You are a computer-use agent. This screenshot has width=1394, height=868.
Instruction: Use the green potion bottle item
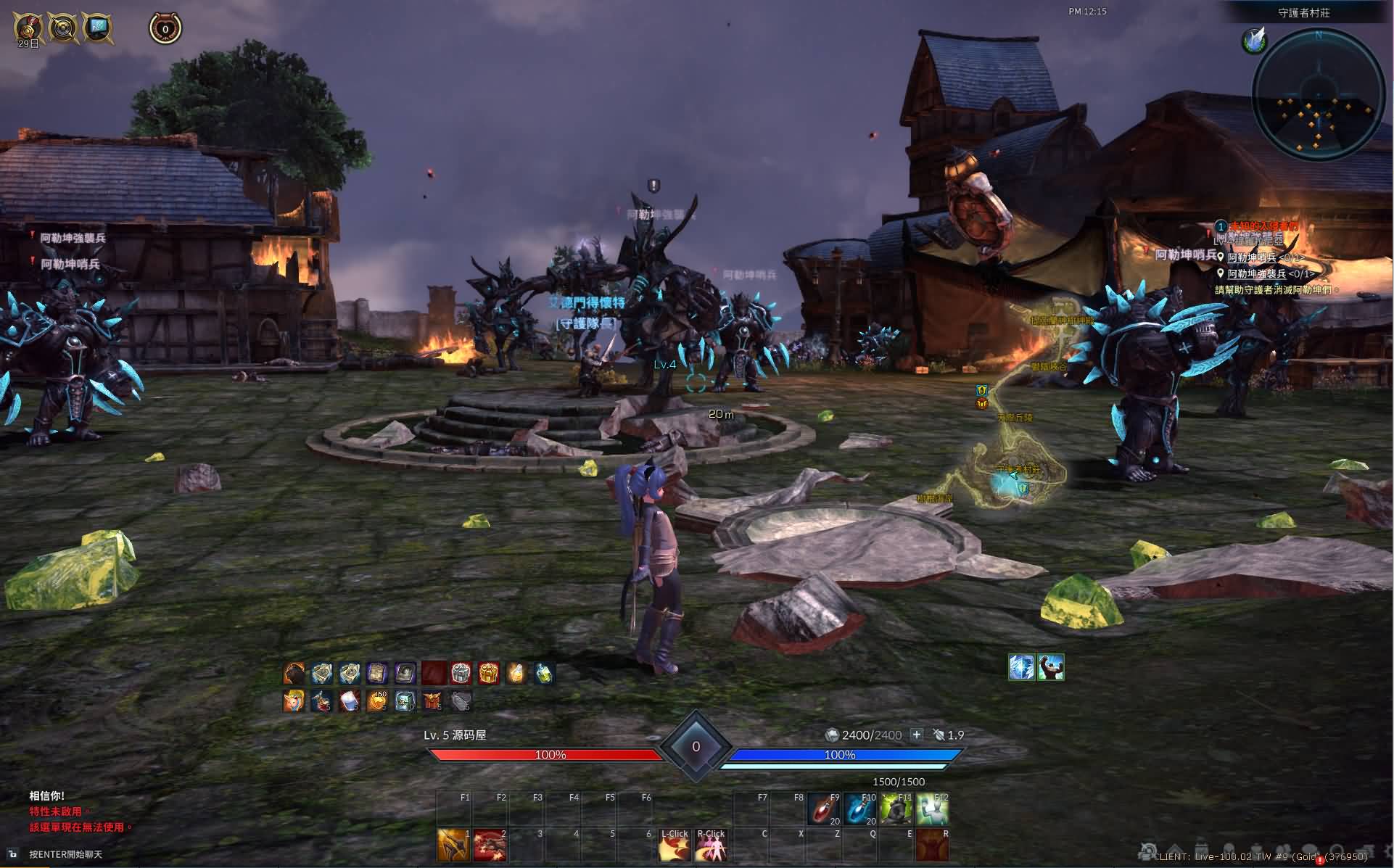[544, 674]
